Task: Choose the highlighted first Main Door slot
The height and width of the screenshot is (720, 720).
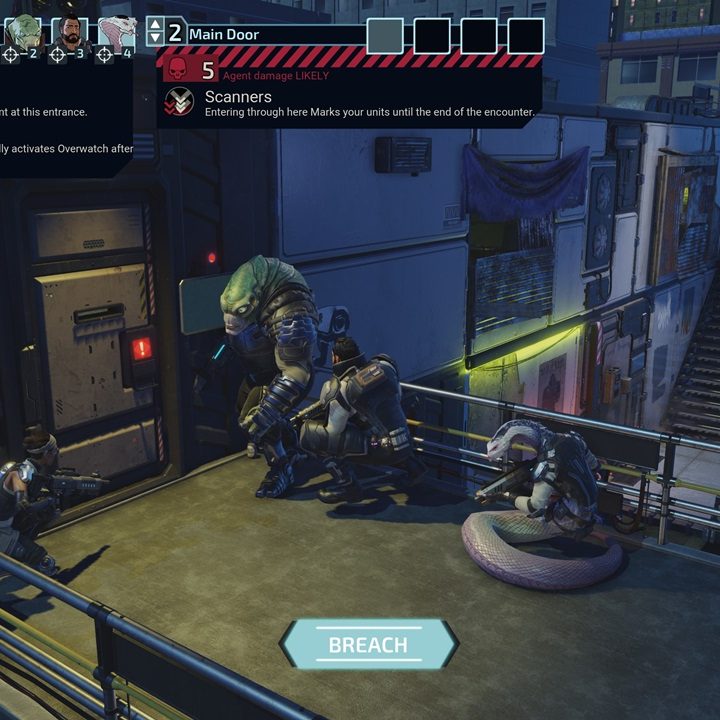Action: pyautogui.click(x=385, y=35)
